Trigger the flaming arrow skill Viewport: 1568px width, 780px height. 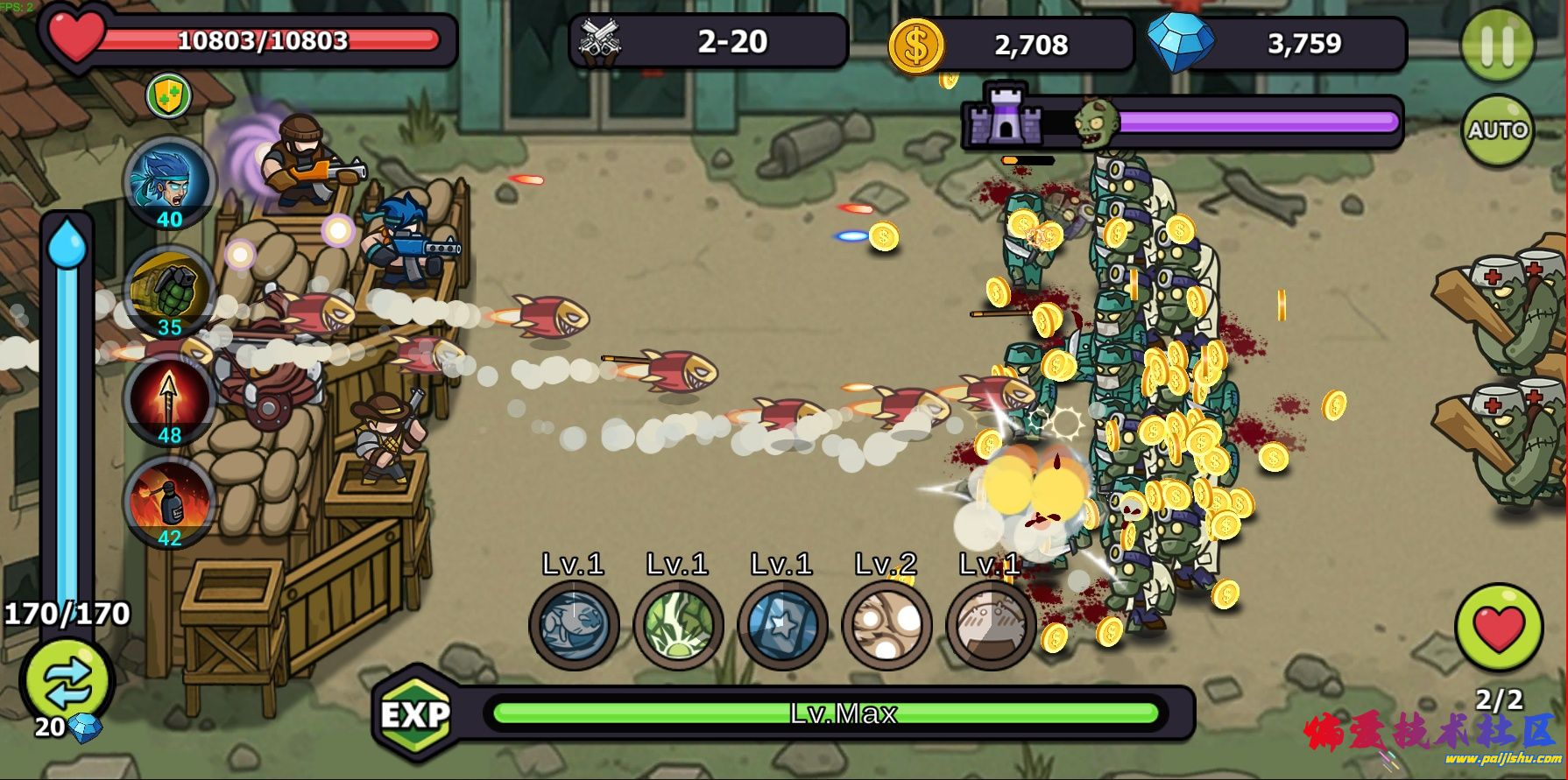tap(172, 397)
